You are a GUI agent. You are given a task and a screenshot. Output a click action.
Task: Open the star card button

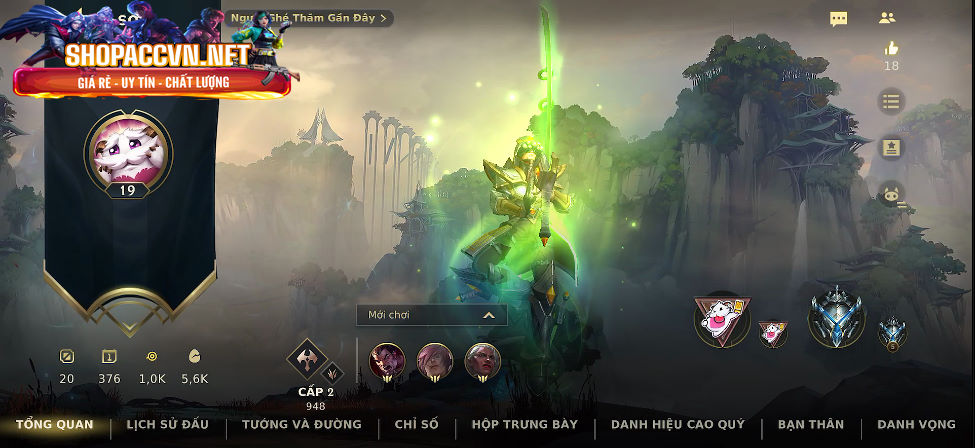891,148
